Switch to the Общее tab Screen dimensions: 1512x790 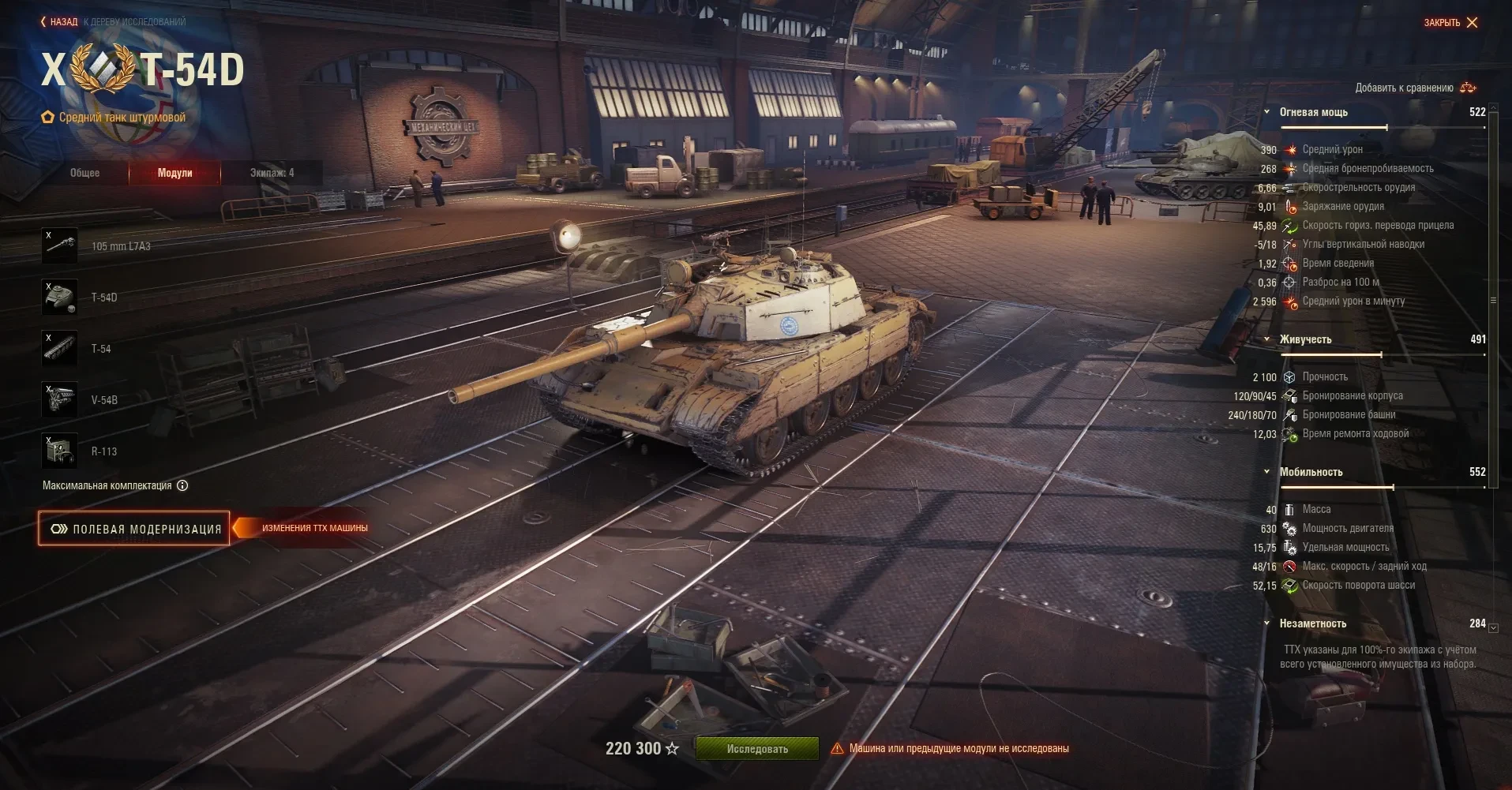pos(85,173)
